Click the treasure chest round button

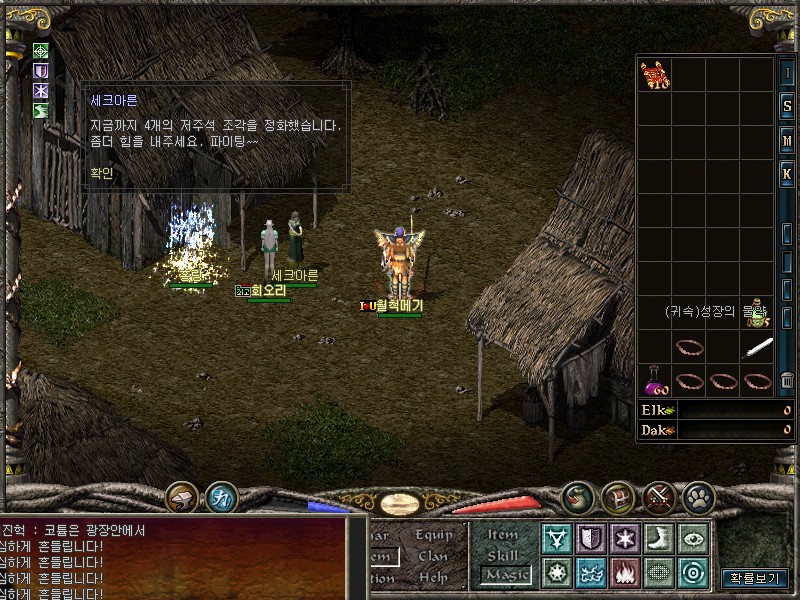click(x=619, y=497)
